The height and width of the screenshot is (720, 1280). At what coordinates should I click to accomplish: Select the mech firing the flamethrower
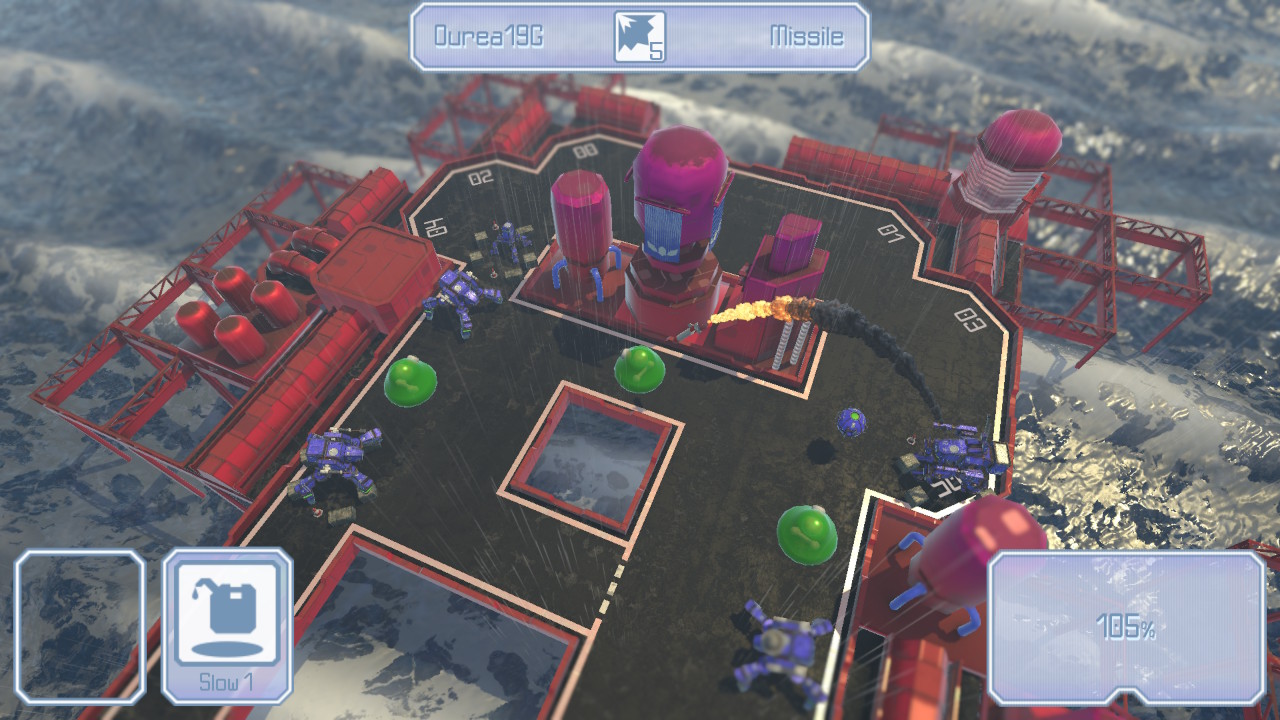(692, 333)
